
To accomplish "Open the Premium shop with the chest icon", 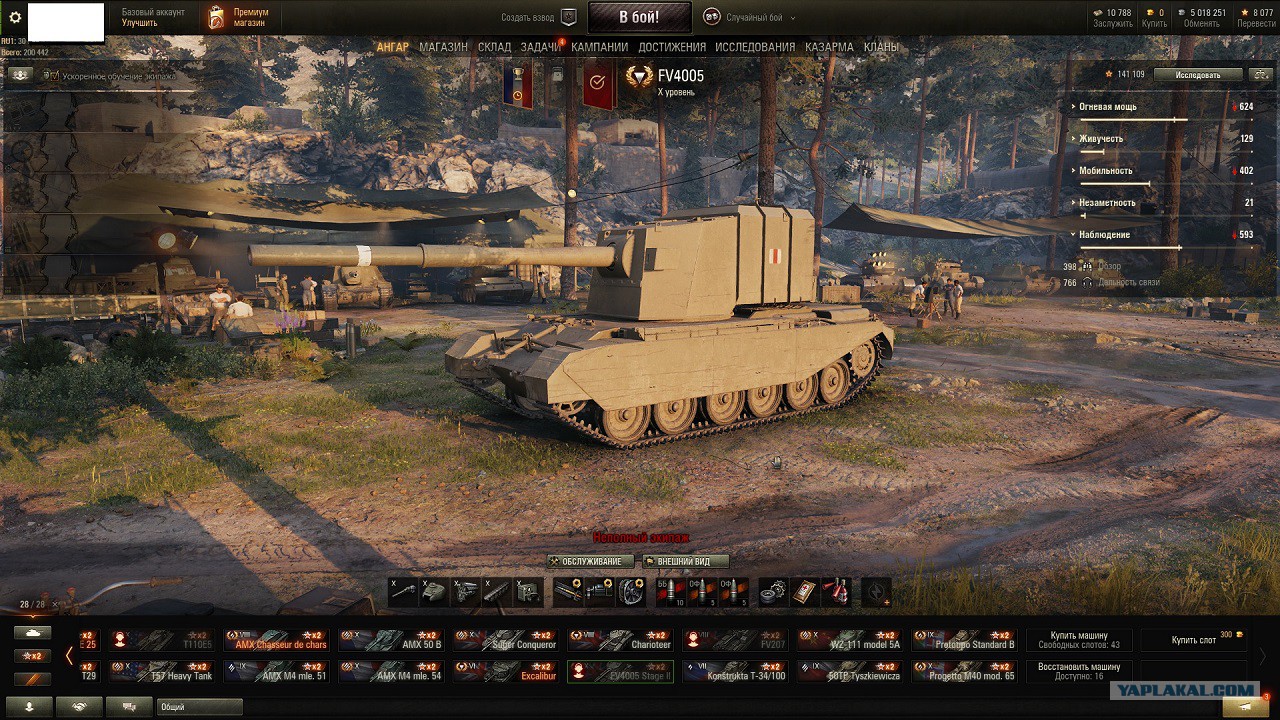I will coord(215,15).
